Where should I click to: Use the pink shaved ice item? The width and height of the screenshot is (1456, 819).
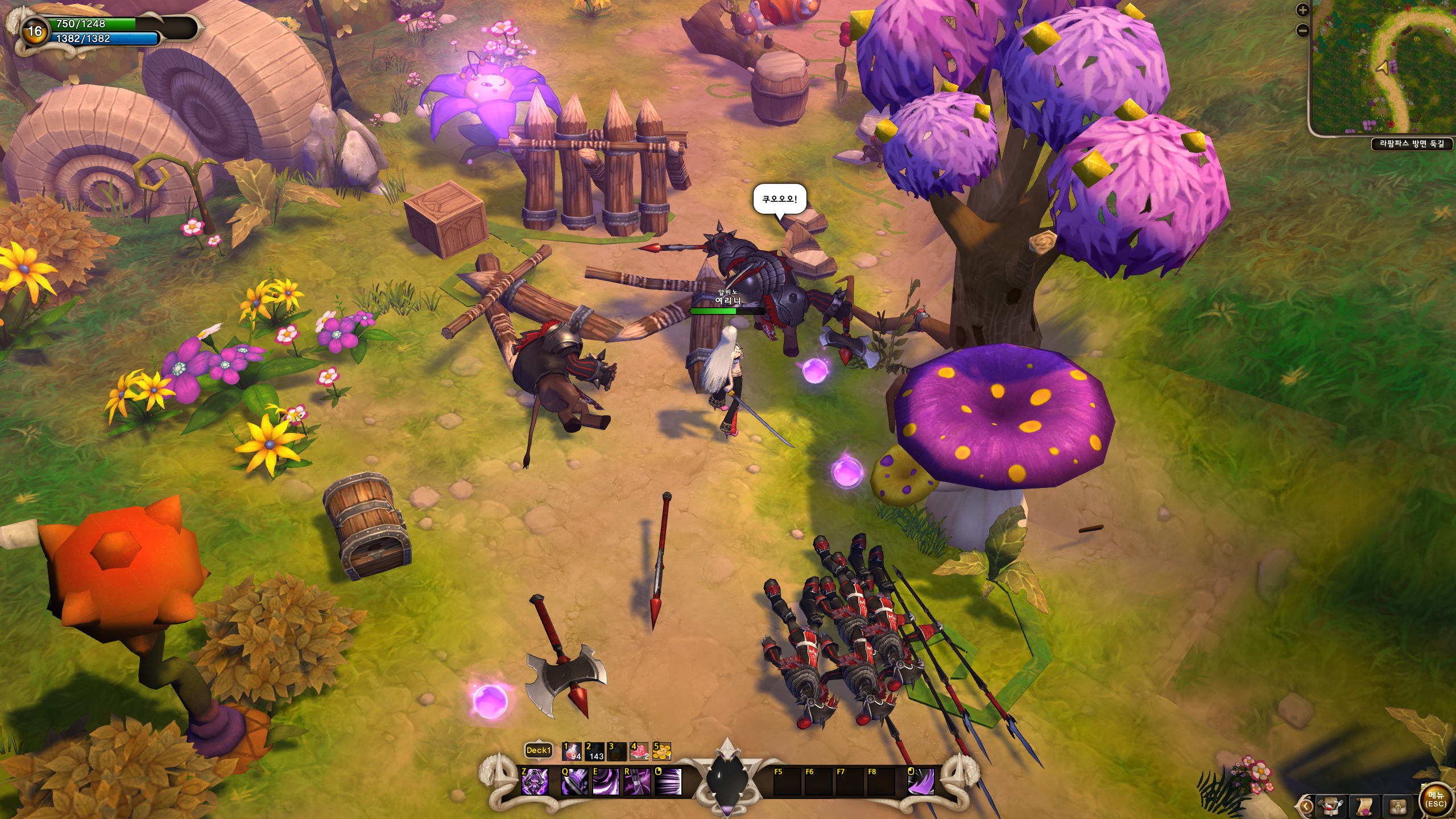pos(639,751)
